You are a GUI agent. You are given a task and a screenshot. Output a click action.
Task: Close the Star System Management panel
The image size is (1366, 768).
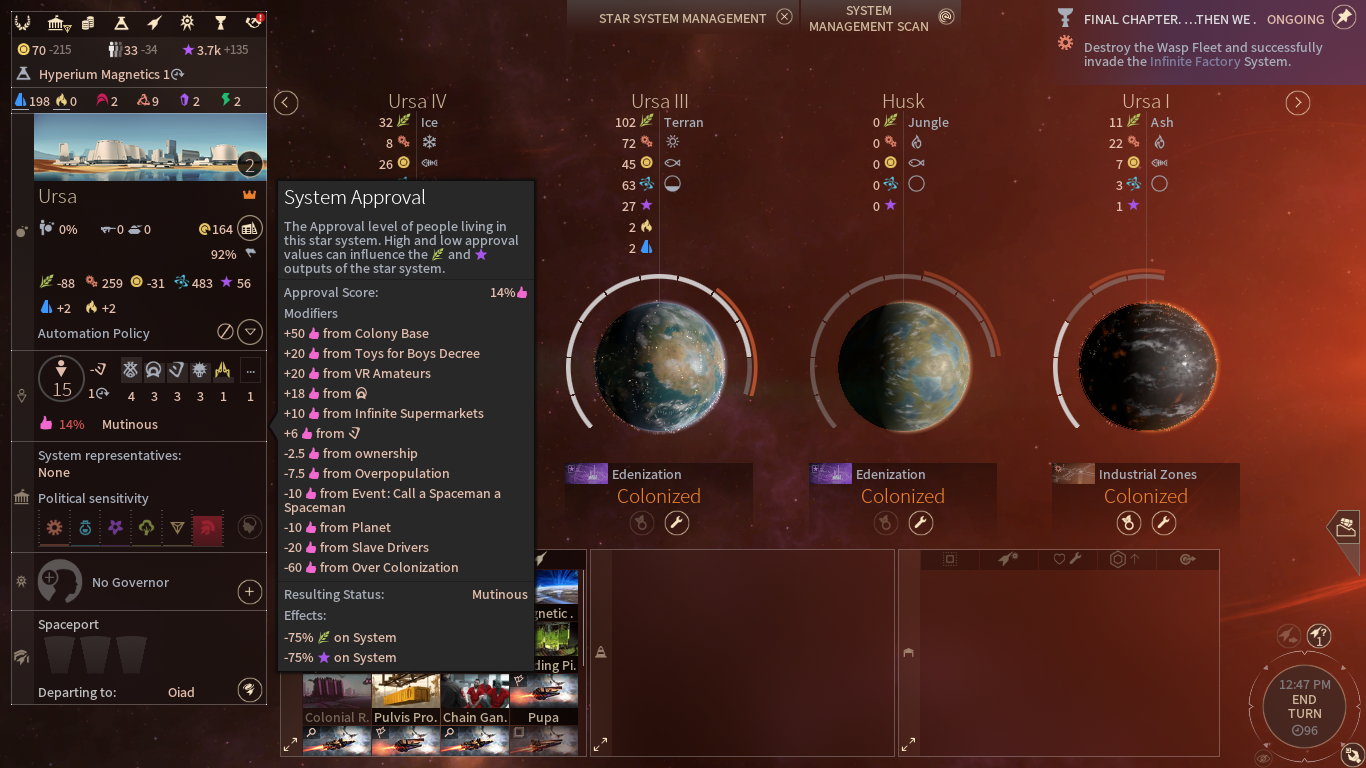[785, 17]
